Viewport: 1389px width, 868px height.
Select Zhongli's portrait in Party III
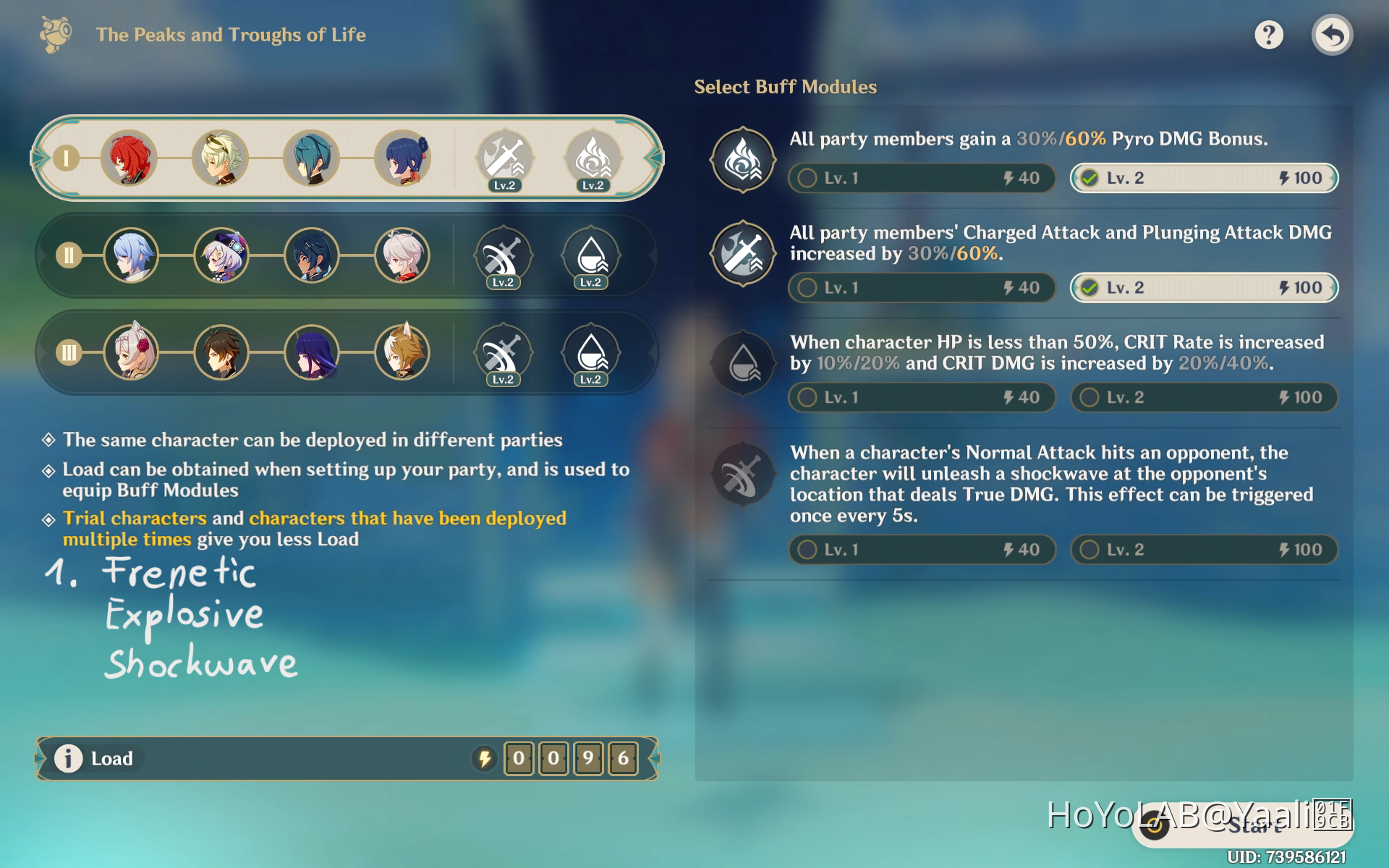(x=221, y=353)
